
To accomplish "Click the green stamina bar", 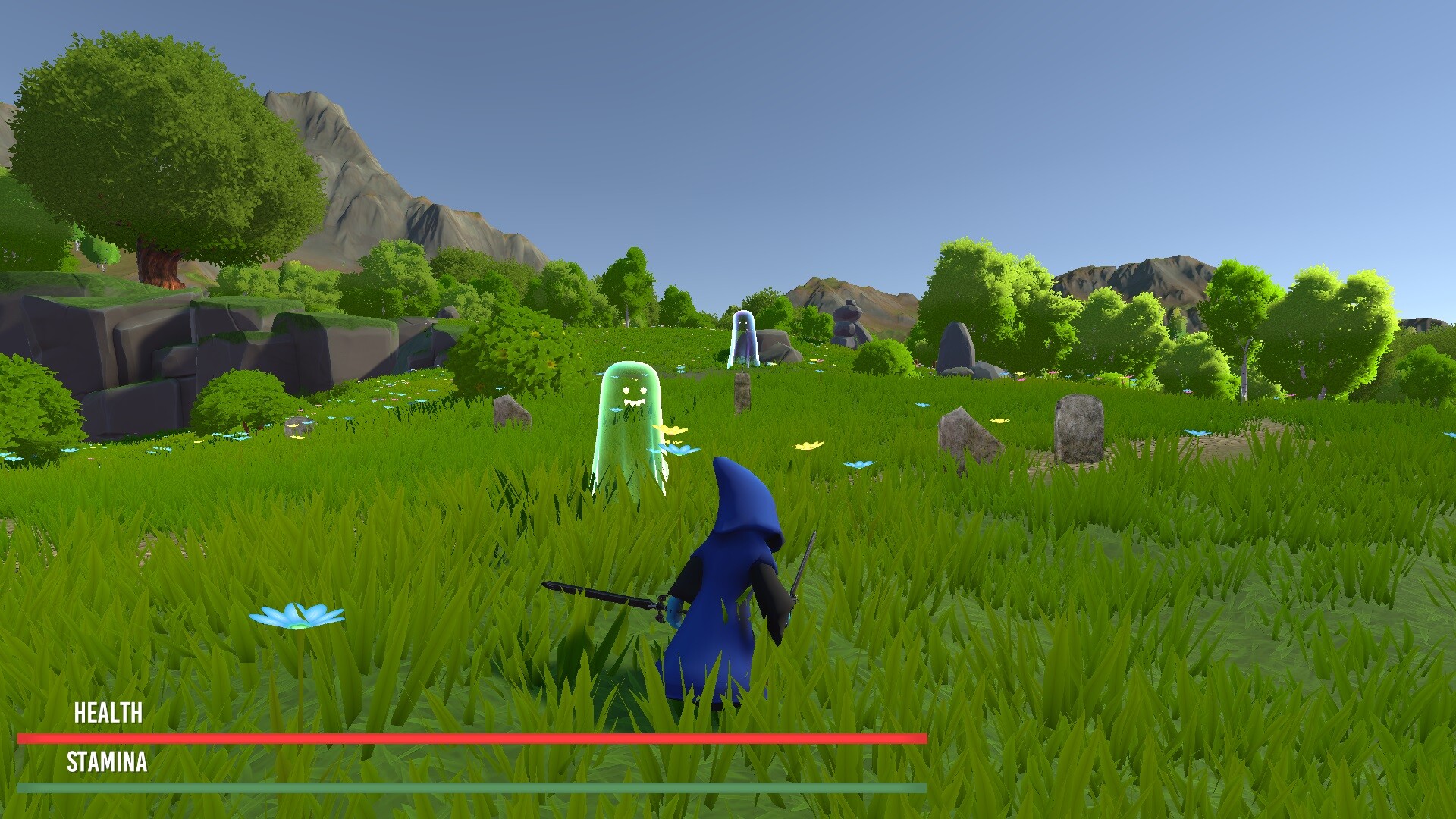I will click(470, 787).
